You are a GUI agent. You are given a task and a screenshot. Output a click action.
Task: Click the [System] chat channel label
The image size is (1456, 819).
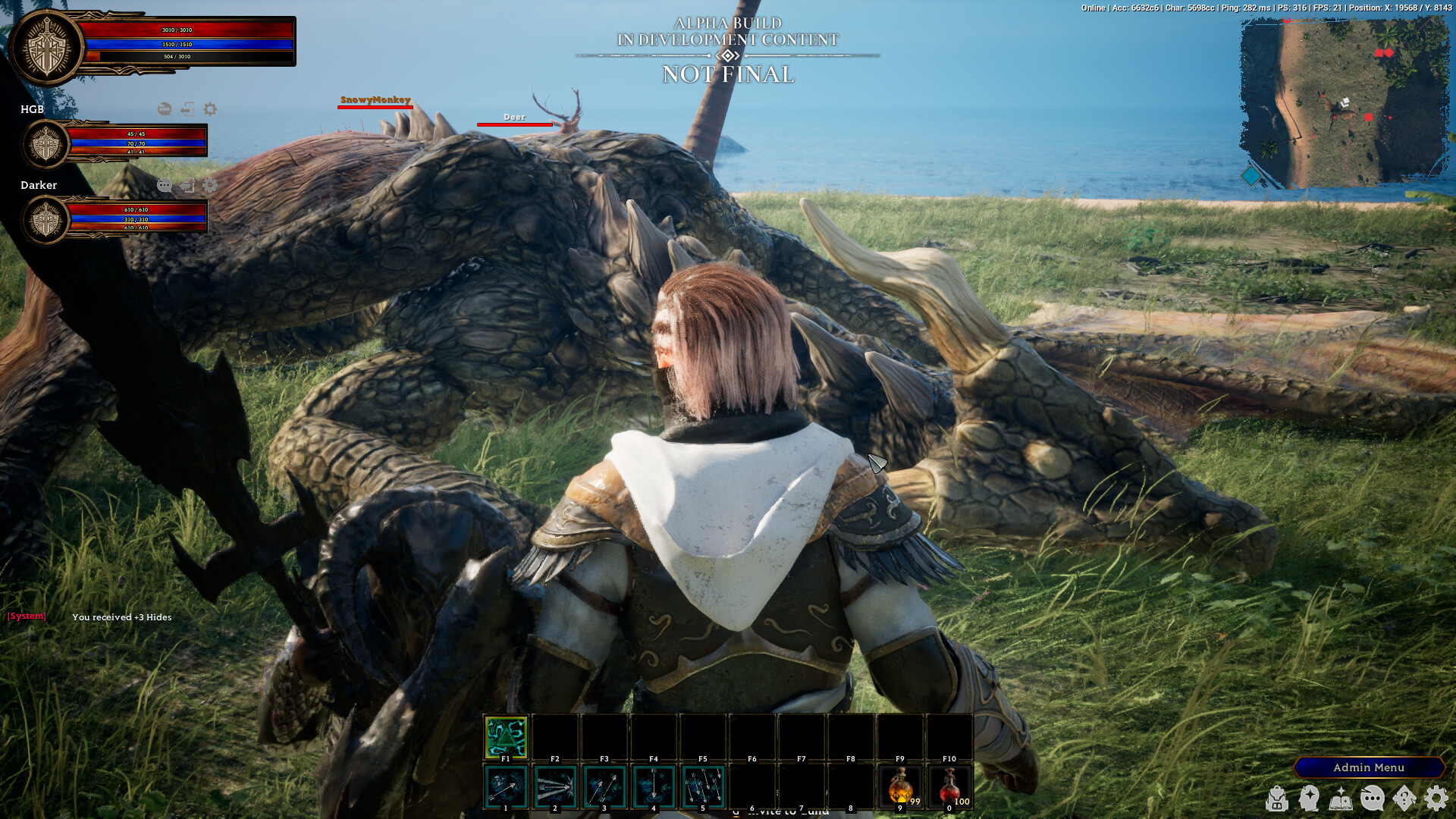point(26,616)
